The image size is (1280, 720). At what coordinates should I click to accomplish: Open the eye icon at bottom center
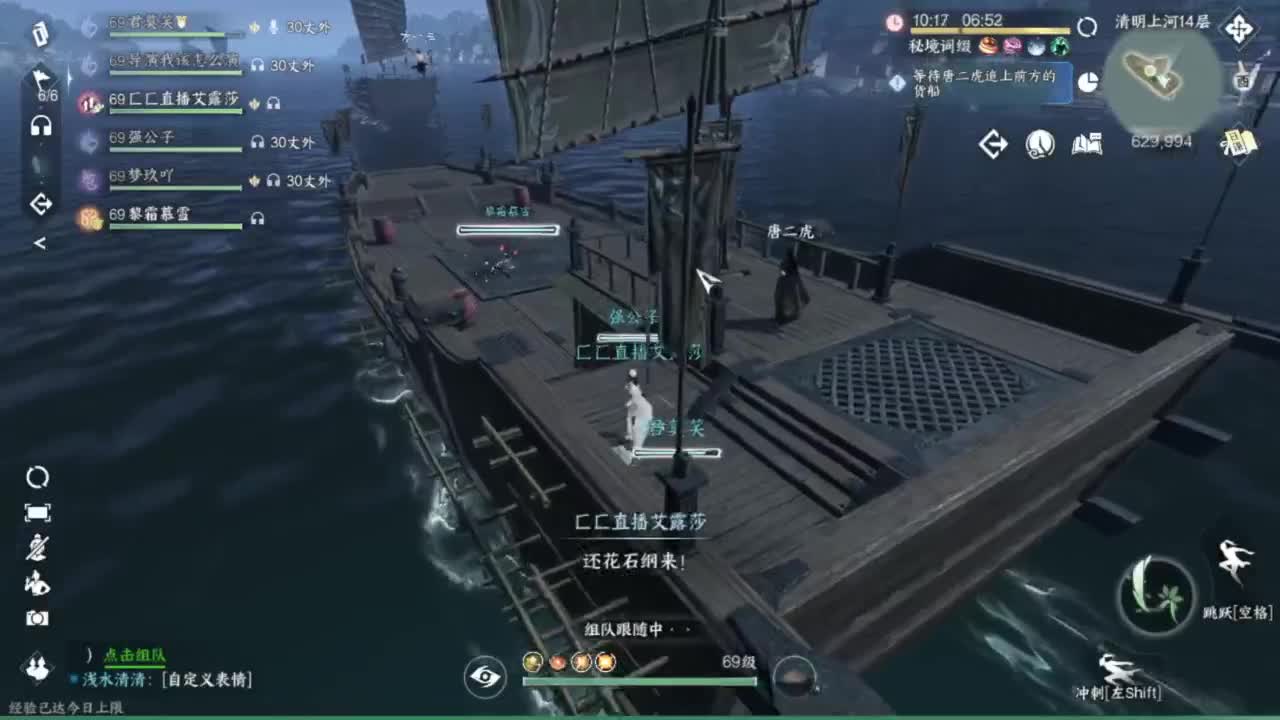483,678
